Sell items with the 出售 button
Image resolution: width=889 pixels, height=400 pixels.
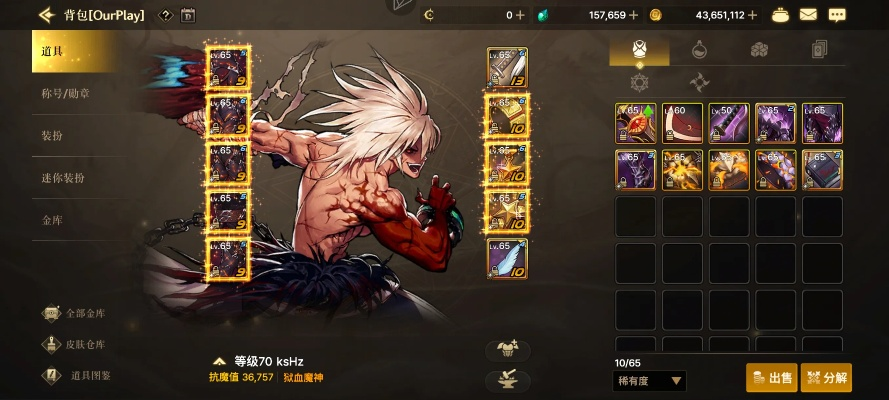click(771, 378)
